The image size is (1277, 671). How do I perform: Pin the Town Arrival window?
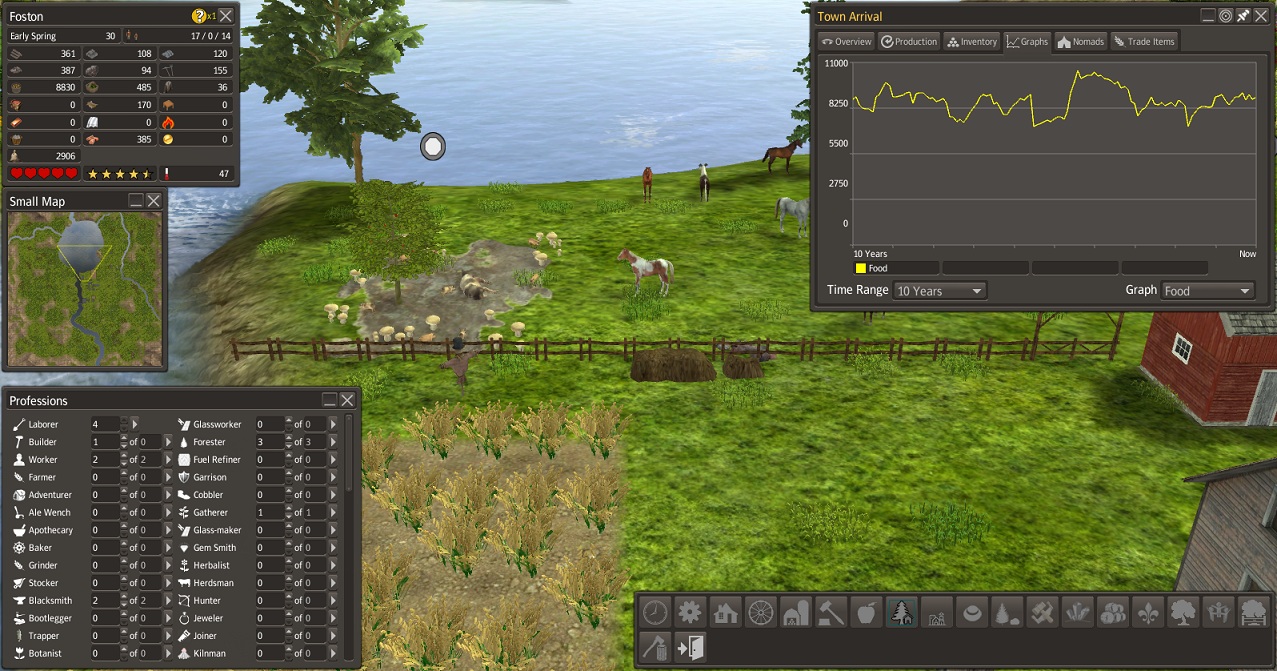pyautogui.click(x=1242, y=16)
